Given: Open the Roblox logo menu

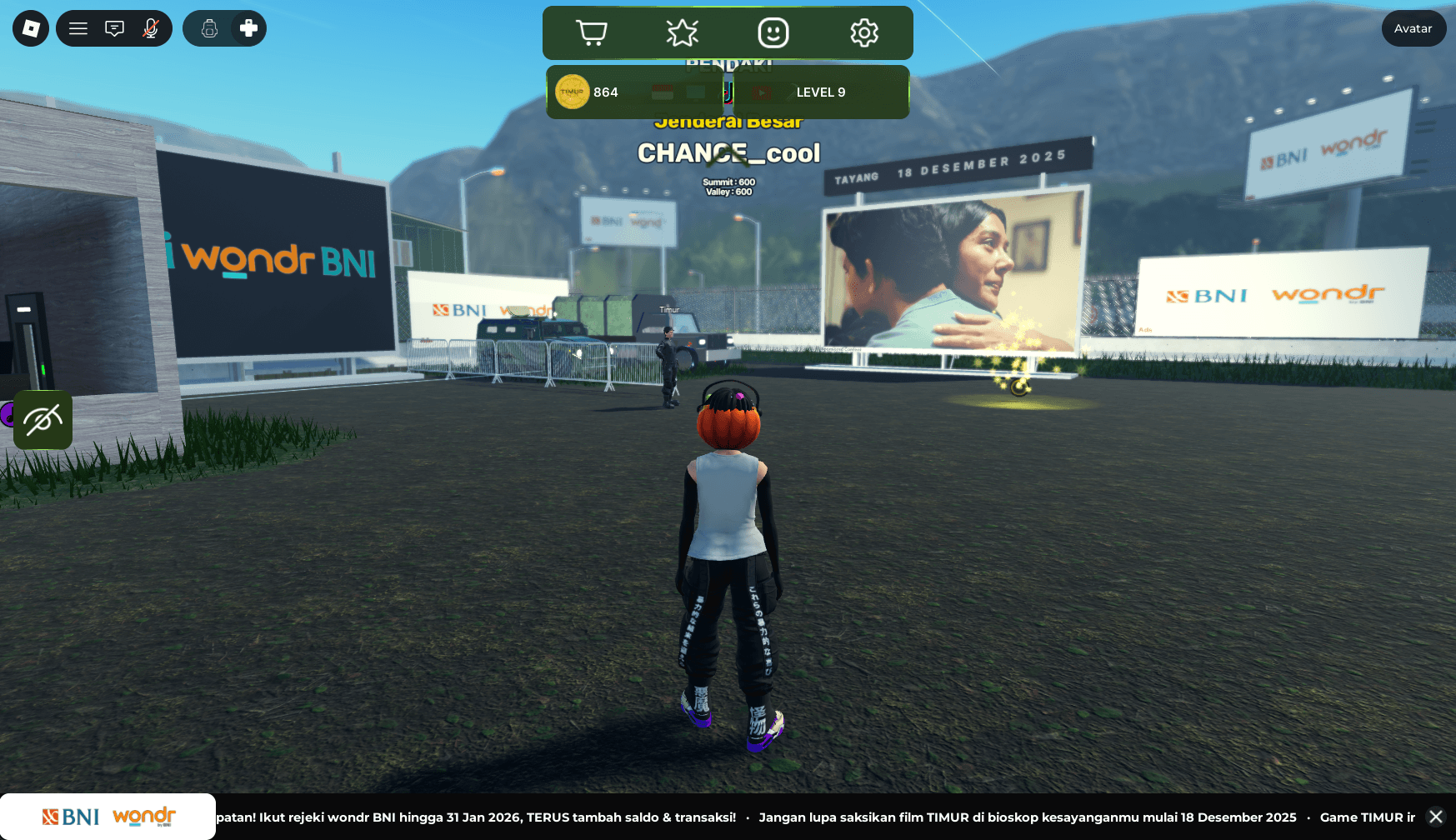Looking at the screenshot, I should (x=31, y=28).
